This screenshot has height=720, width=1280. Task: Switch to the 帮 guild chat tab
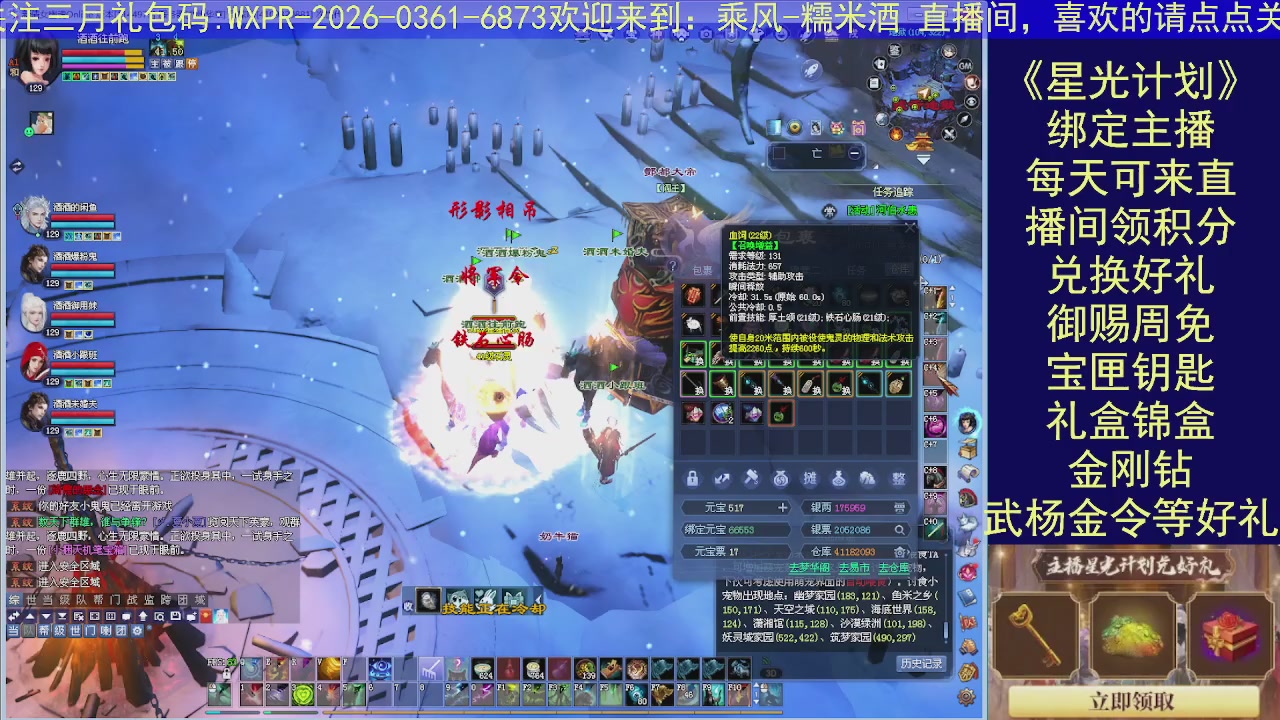coord(96,599)
